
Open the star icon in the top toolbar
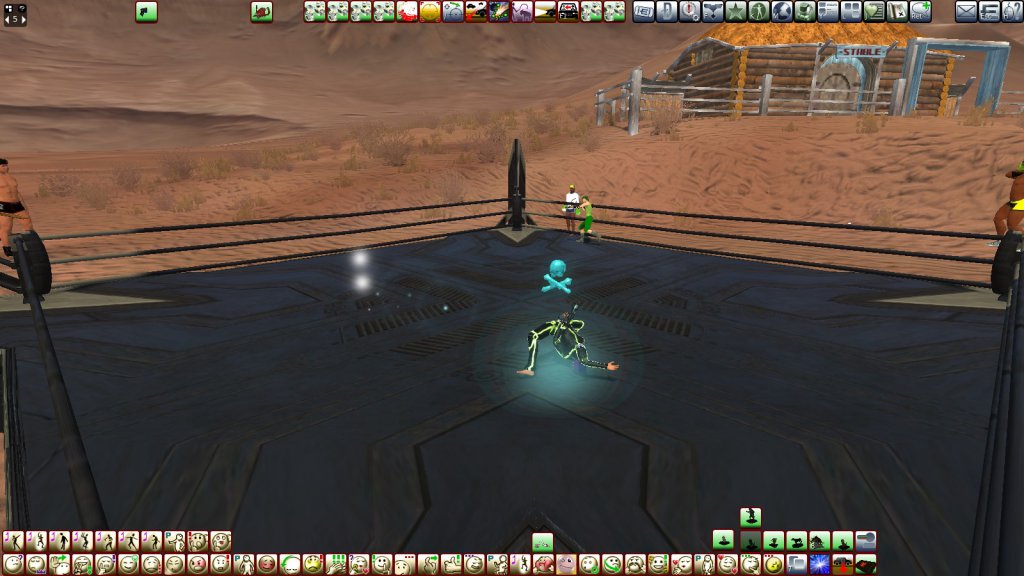(735, 11)
